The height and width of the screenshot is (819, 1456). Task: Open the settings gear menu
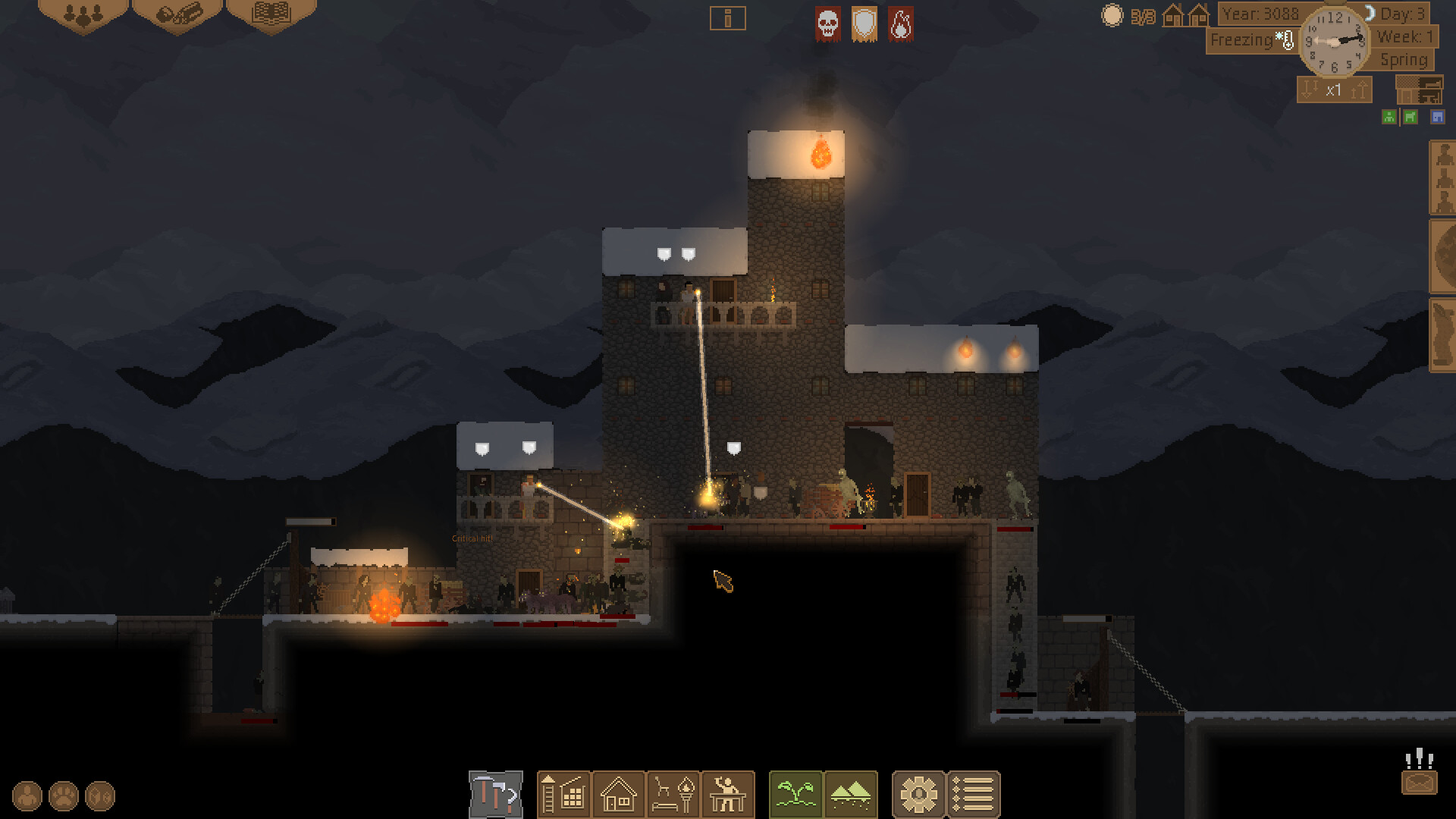pyautogui.click(x=919, y=794)
